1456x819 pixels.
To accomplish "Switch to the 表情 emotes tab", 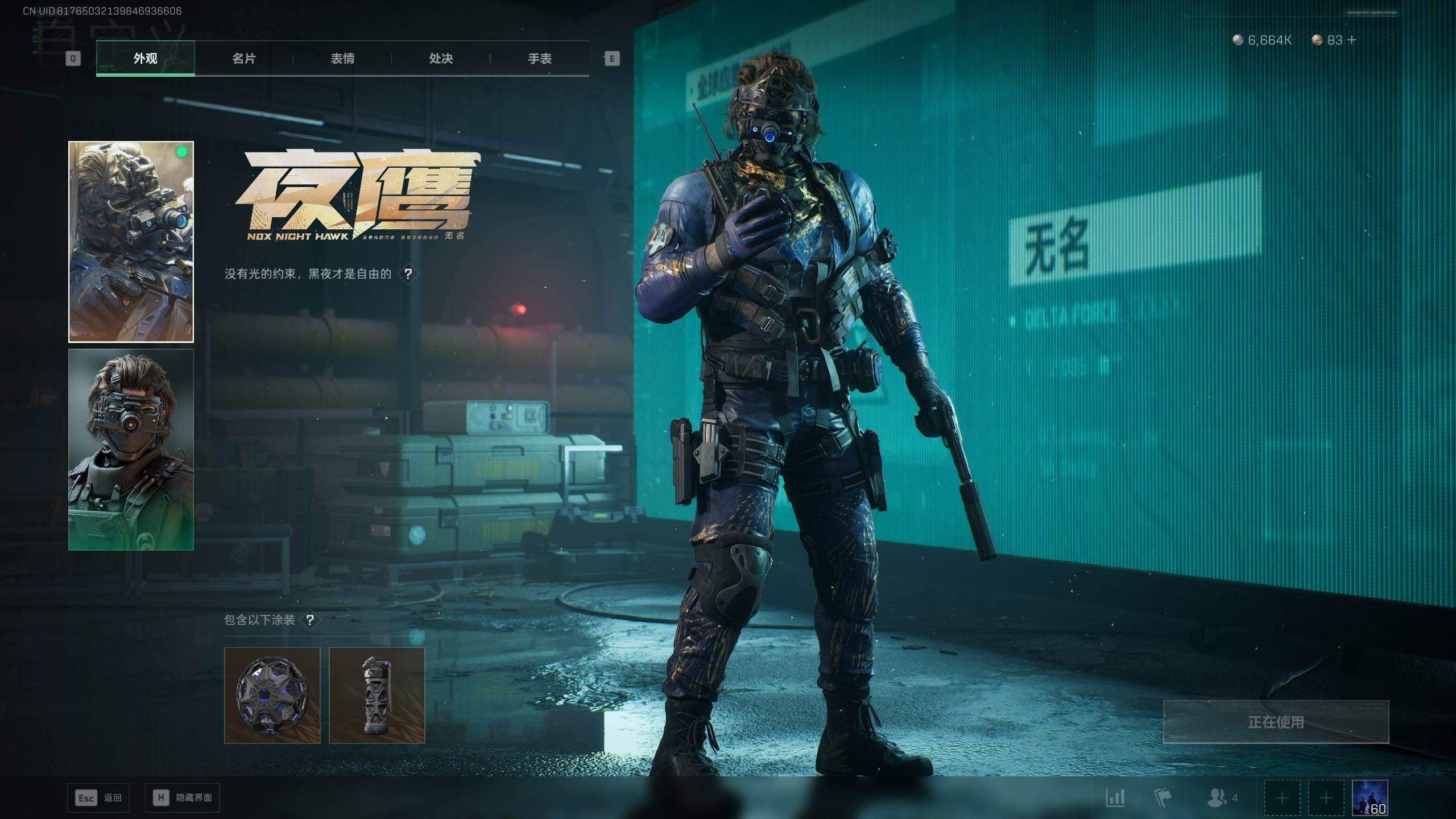I will pyautogui.click(x=342, y=59).
